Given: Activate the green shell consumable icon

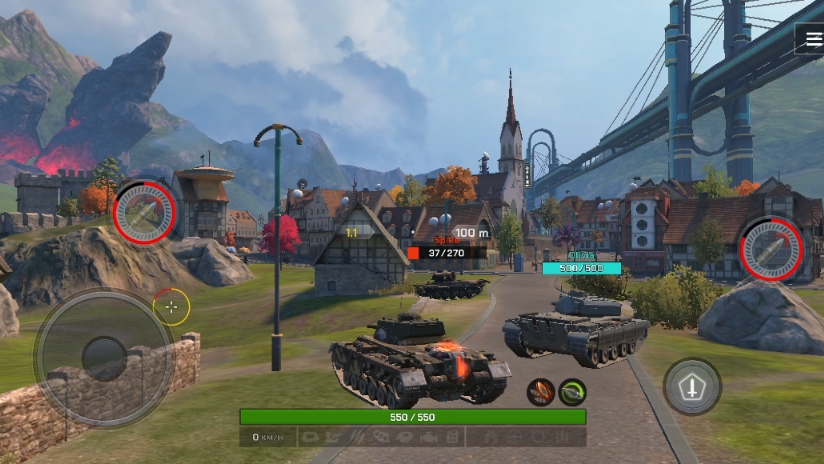Looking at the screenshot, I should (x=573, y=392).
